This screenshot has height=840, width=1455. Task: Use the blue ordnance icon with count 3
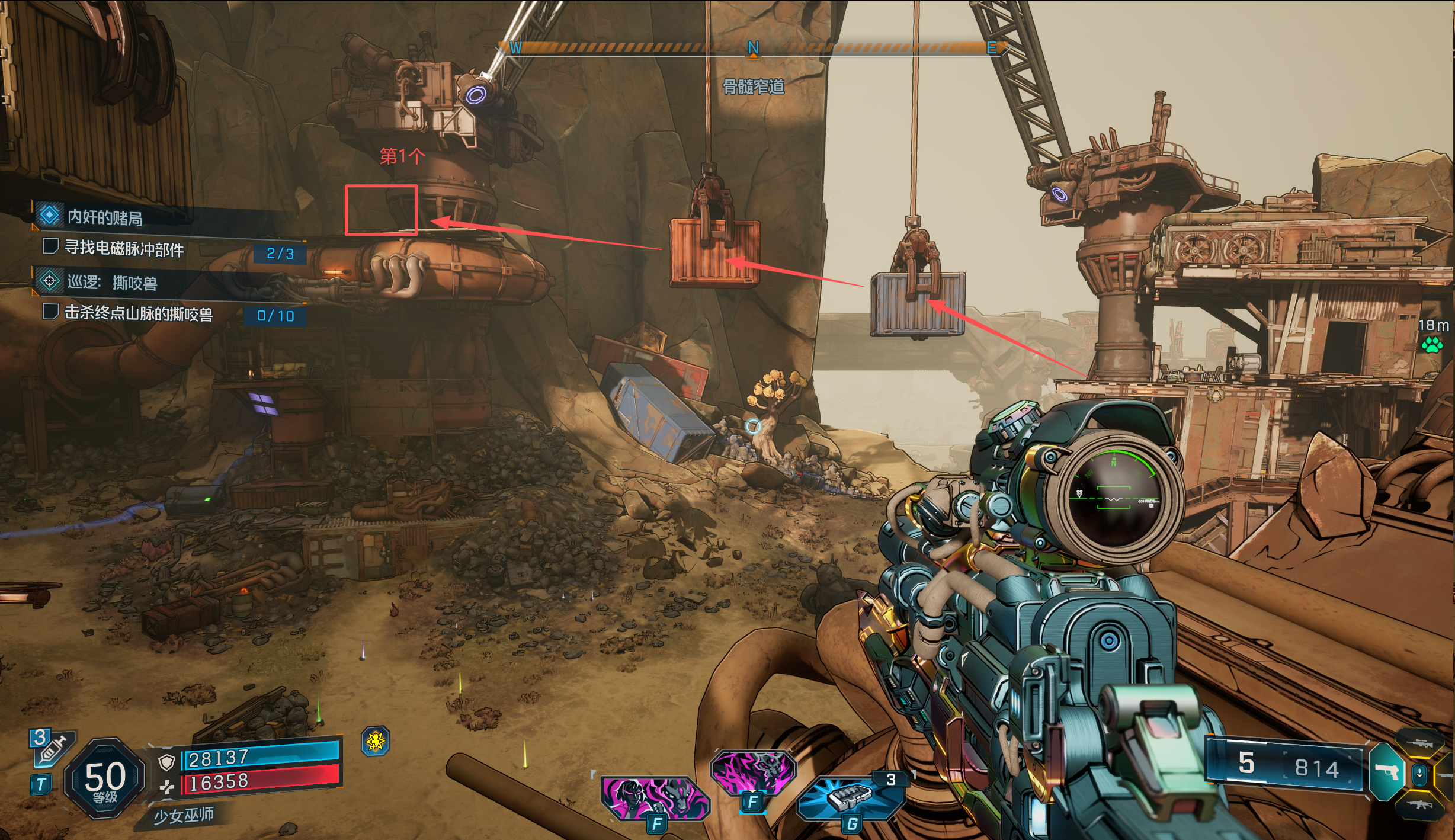click(850, 798)
